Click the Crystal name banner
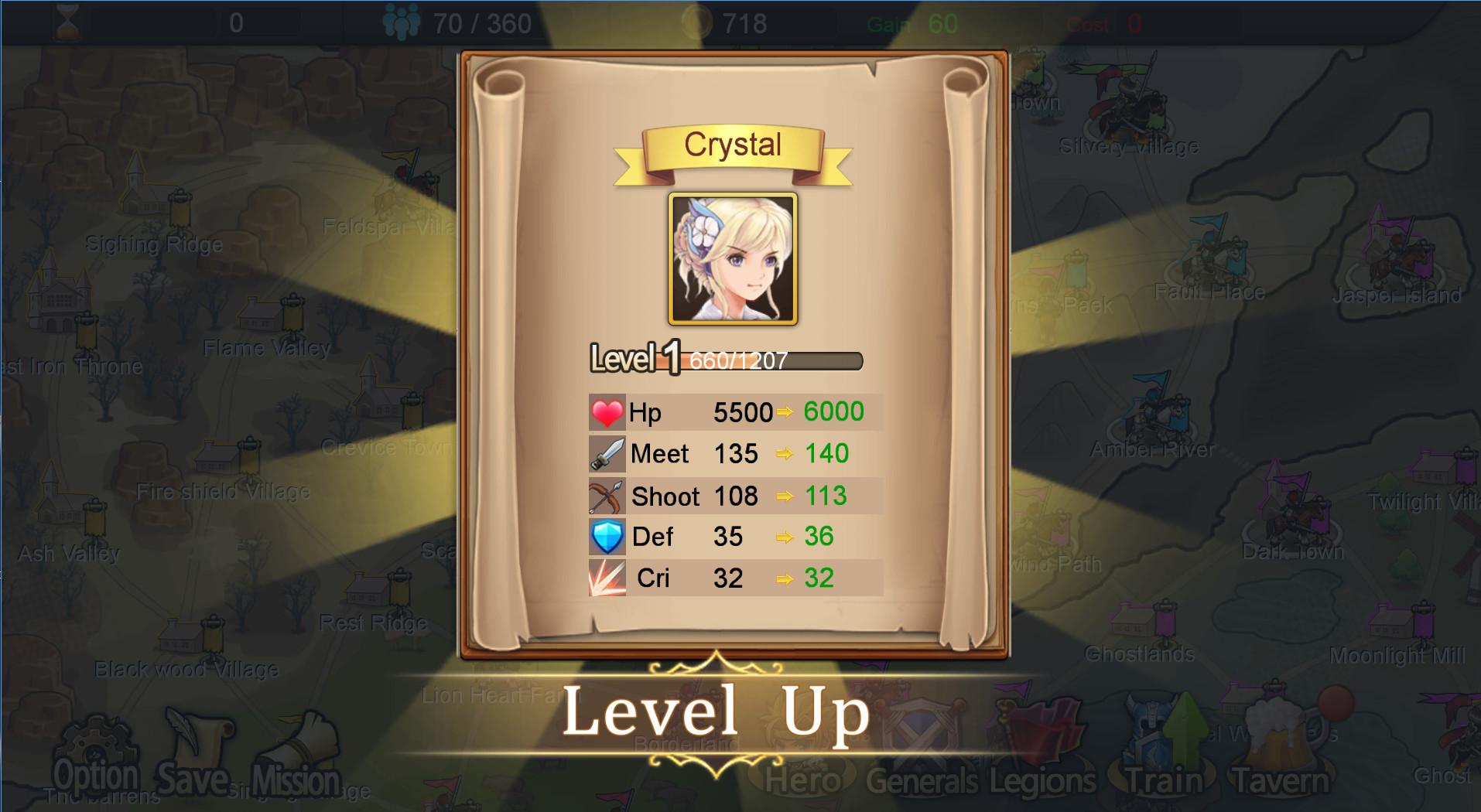 732,145
